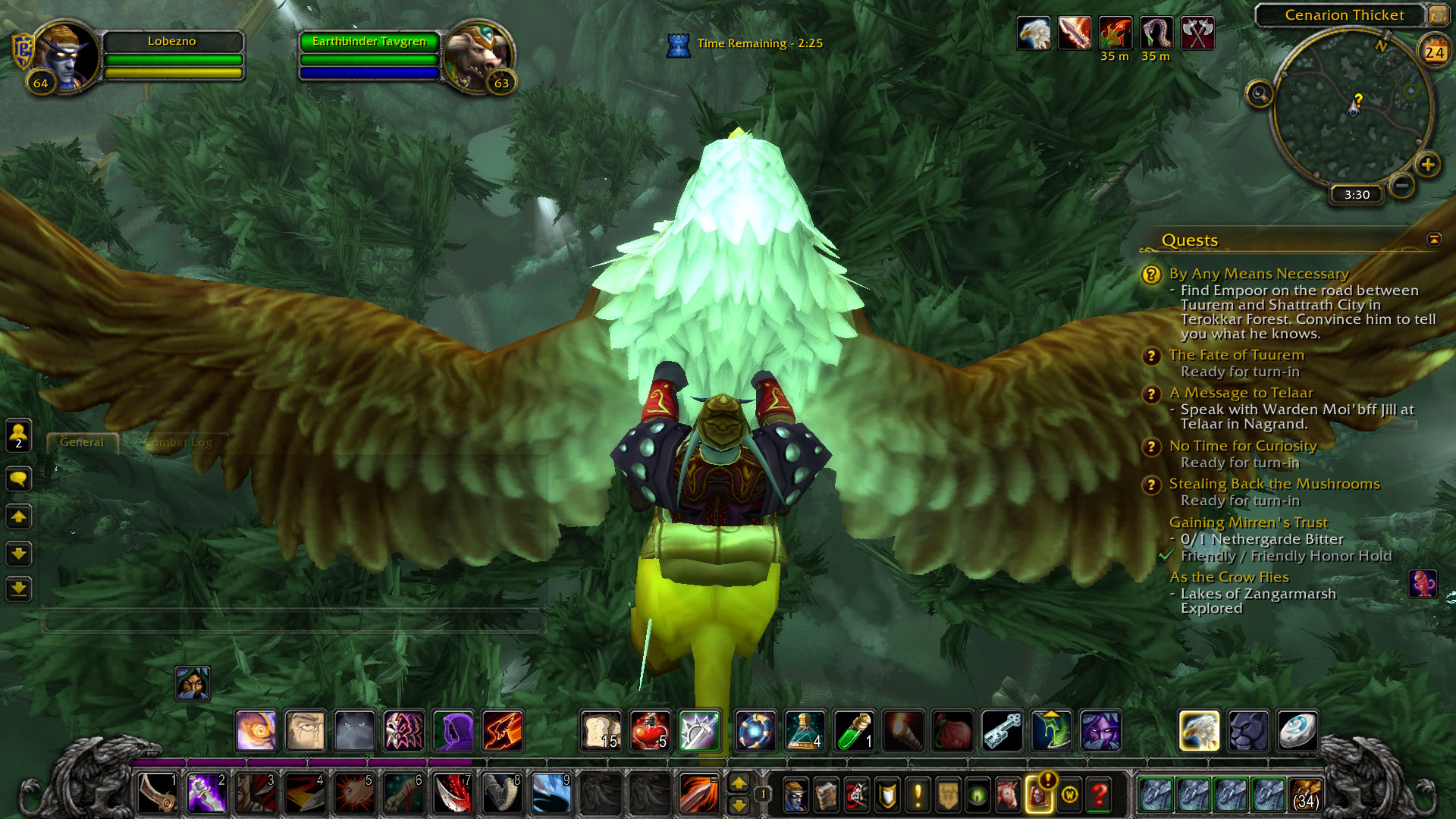Click Lobezno's player portrait
The height and width of the screenshot is (819, 1456).
click(x=66, y=58)
